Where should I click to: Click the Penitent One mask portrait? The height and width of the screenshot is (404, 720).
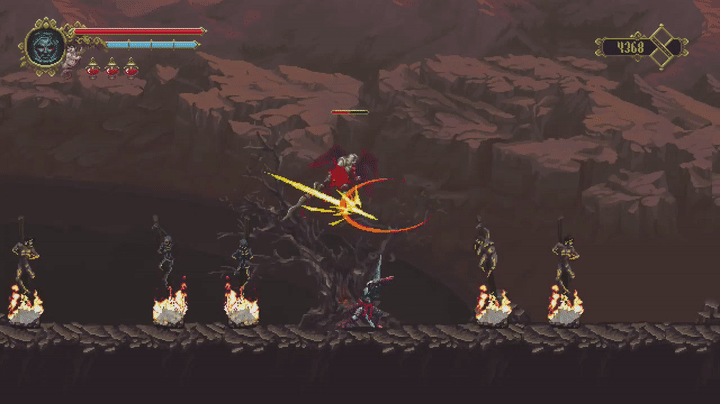45,46
